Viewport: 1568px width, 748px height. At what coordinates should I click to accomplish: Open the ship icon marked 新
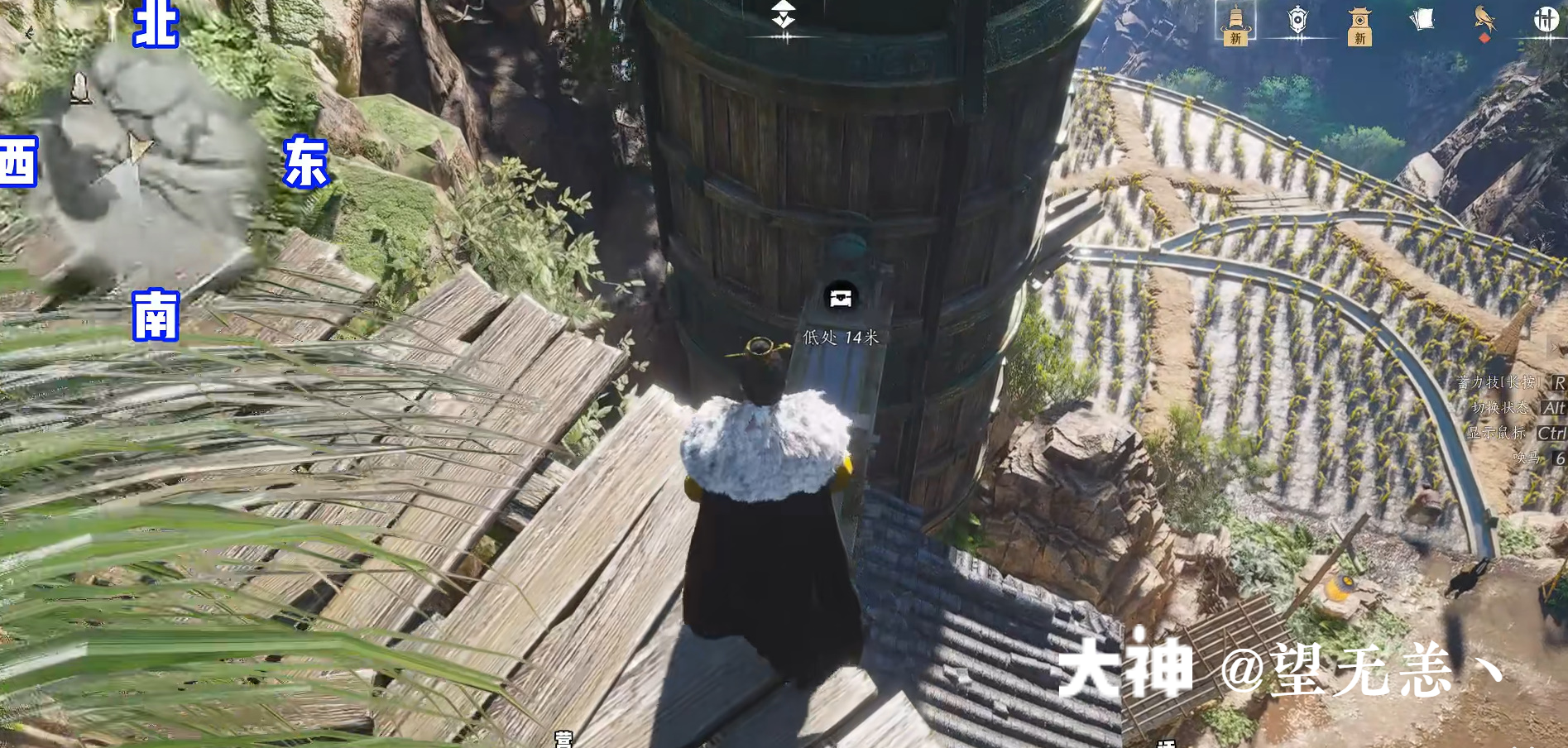[1235, 22]
